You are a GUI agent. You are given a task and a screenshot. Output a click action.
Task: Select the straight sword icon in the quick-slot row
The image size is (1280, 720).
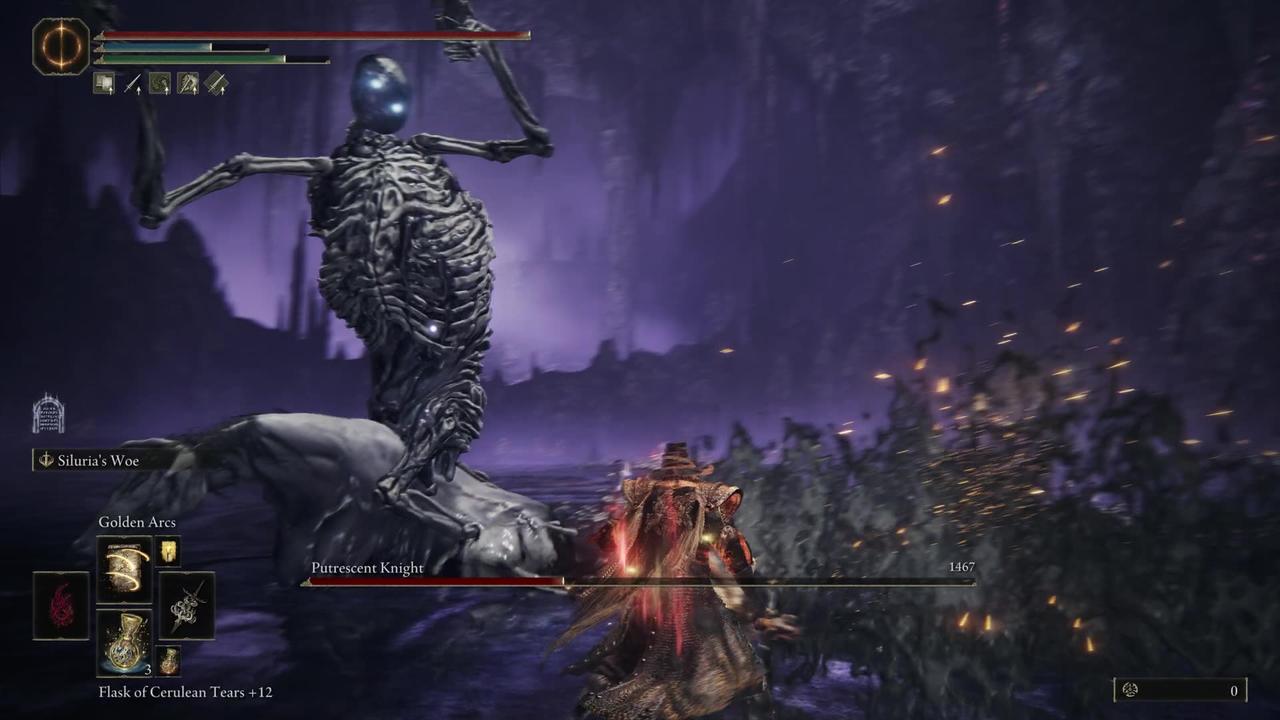point(132,84)
